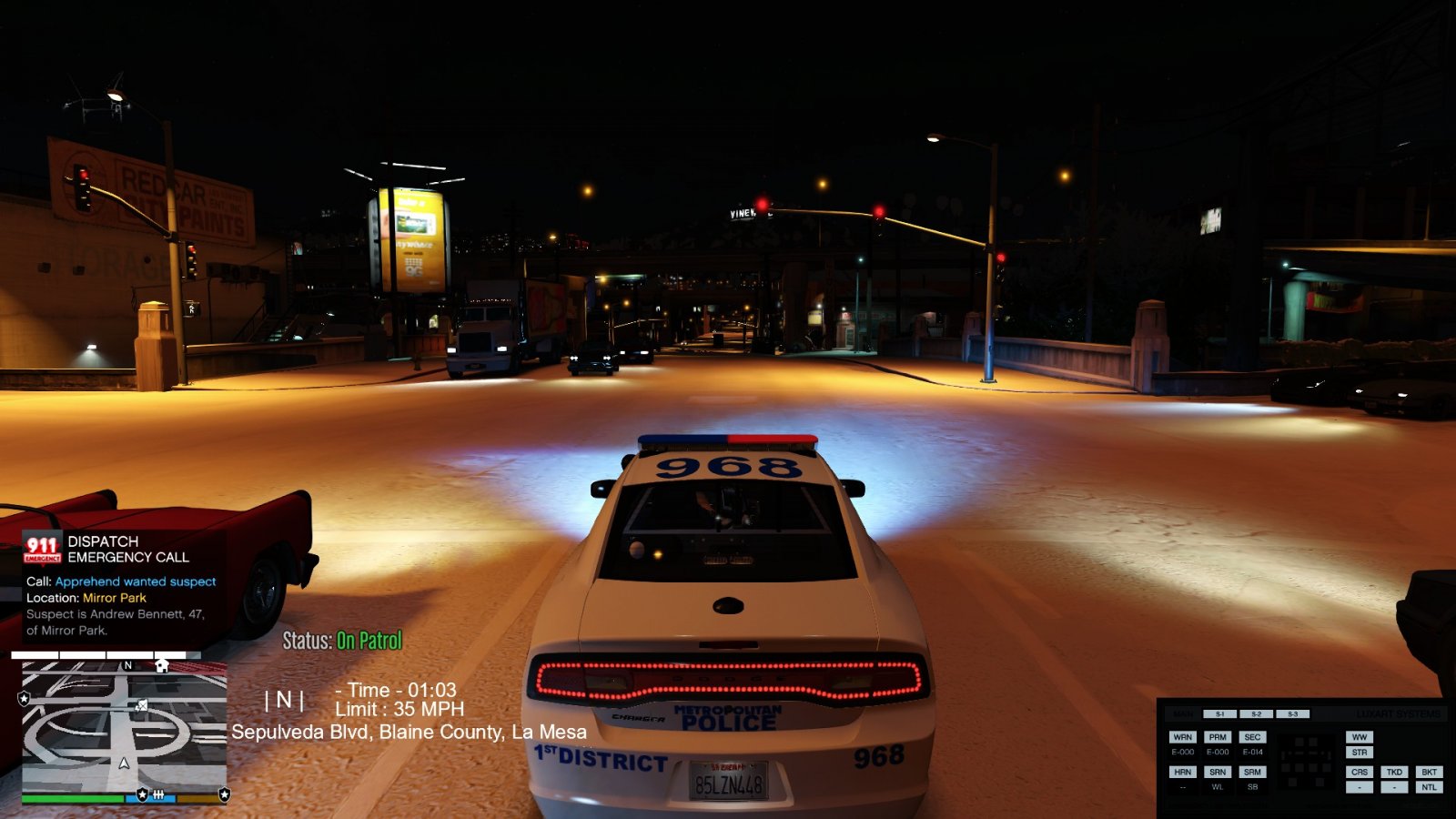Select the S-3 siren tone
This screenshot has width=1456, height=819.
(x=1292, y=714)
